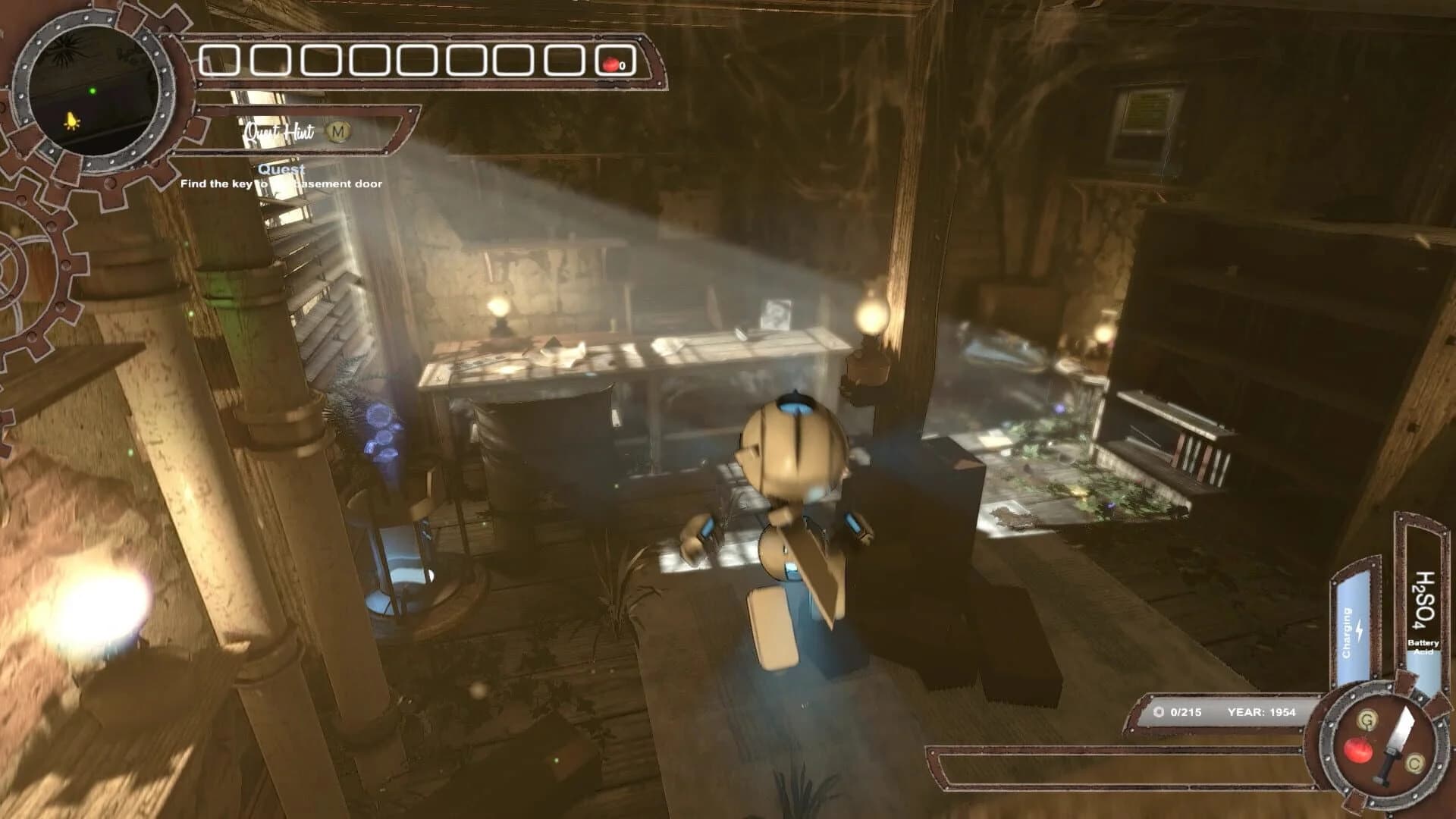Click the gear icon beside the 0/215 counter

(1158, 711)
